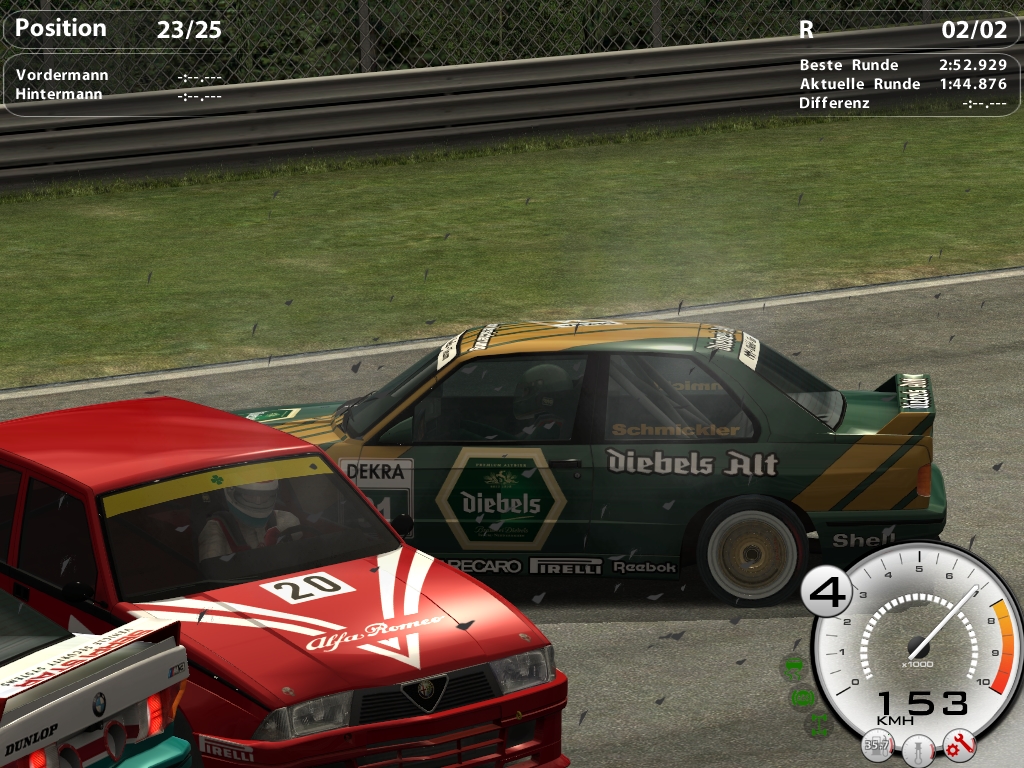Click the traction control car icon

(x=793, y=668)
